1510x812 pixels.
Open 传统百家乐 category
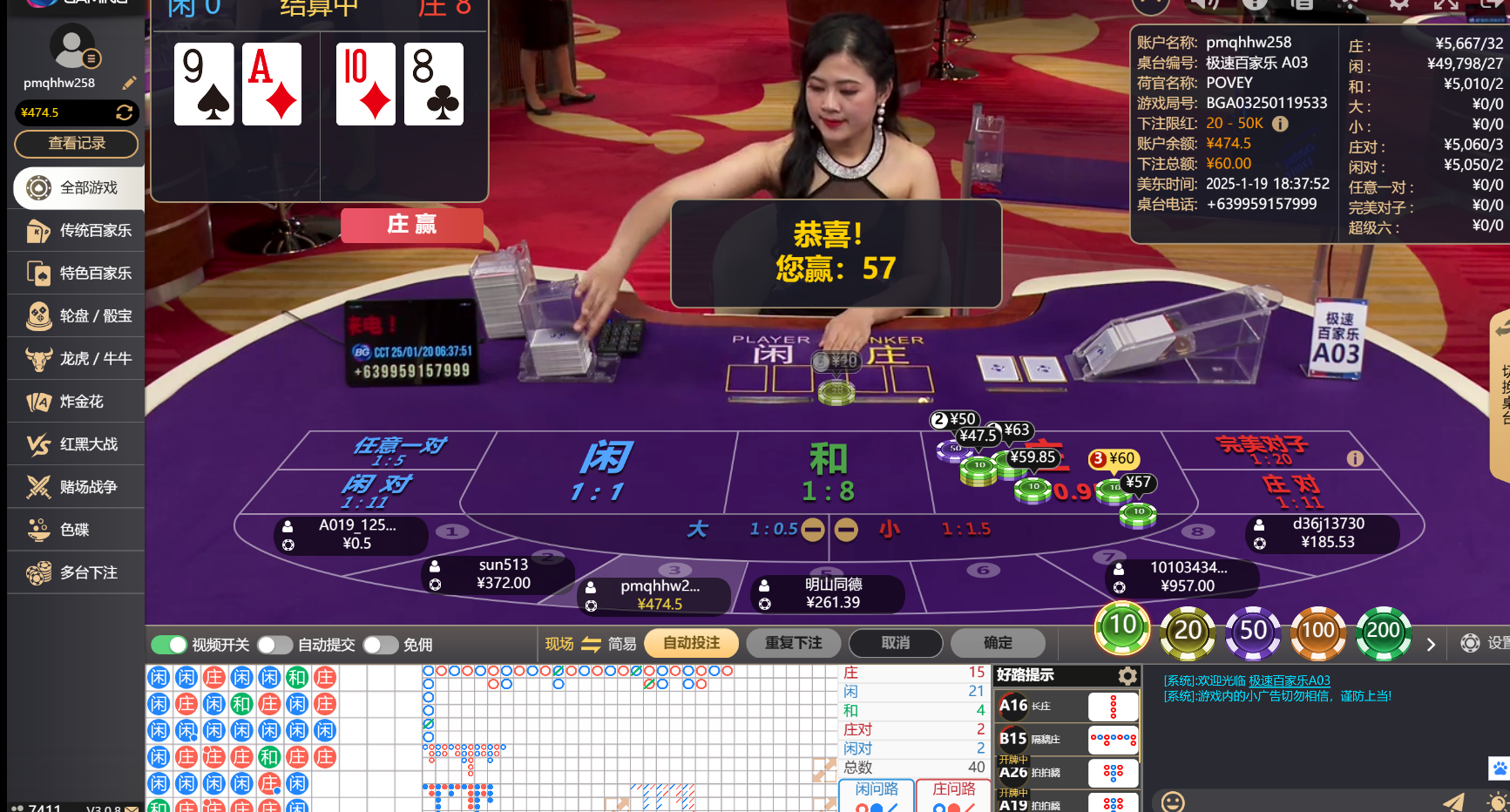pos(77,231)
